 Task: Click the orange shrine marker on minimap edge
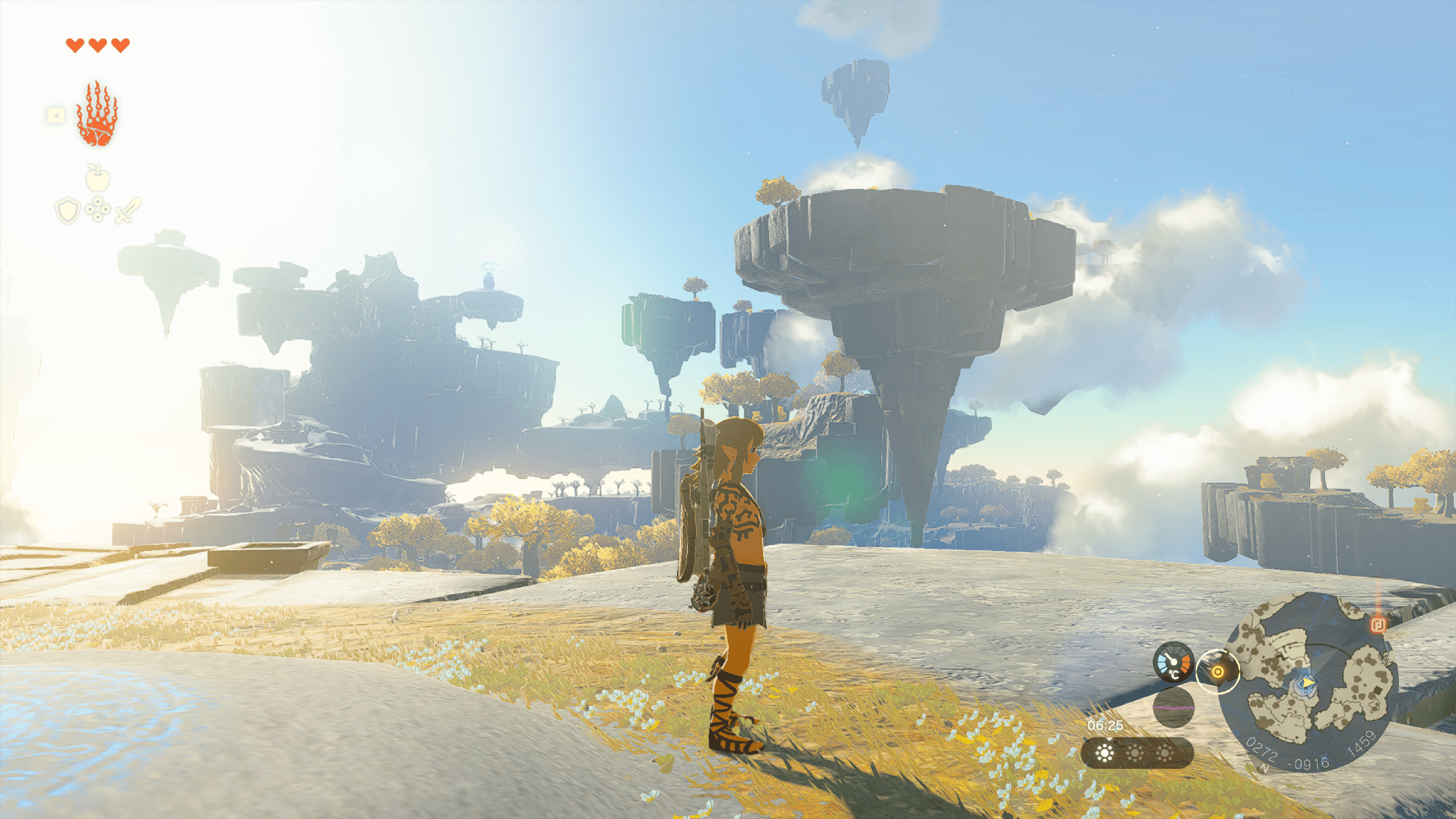pos(1379,624)
